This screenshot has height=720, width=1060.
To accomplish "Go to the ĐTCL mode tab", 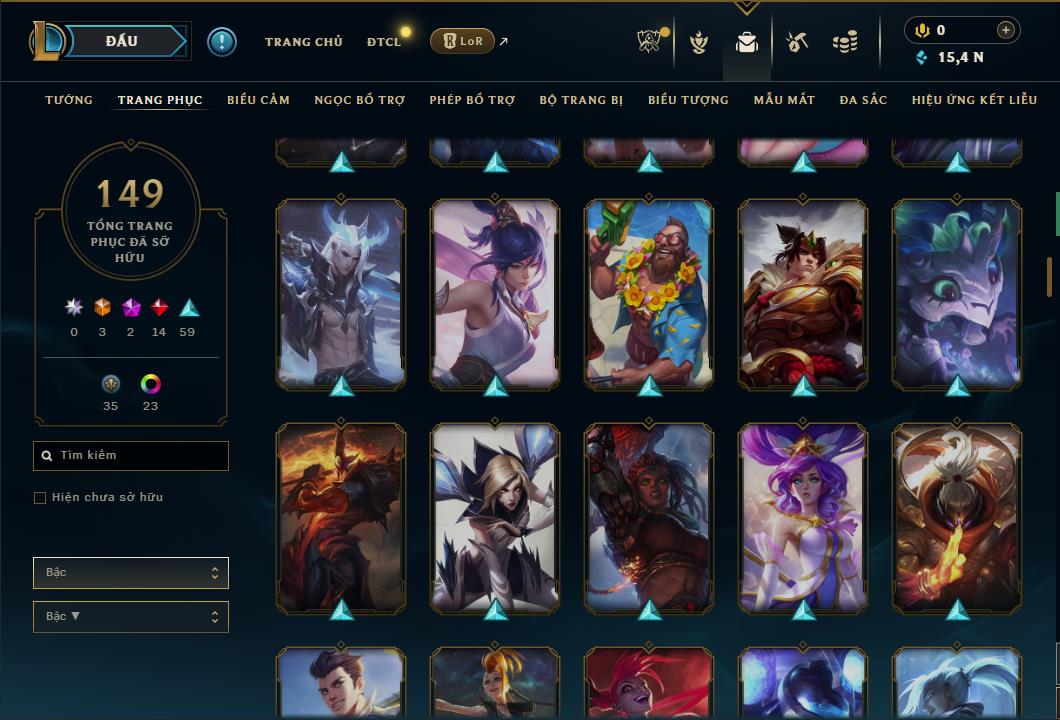I will (383, 42).
